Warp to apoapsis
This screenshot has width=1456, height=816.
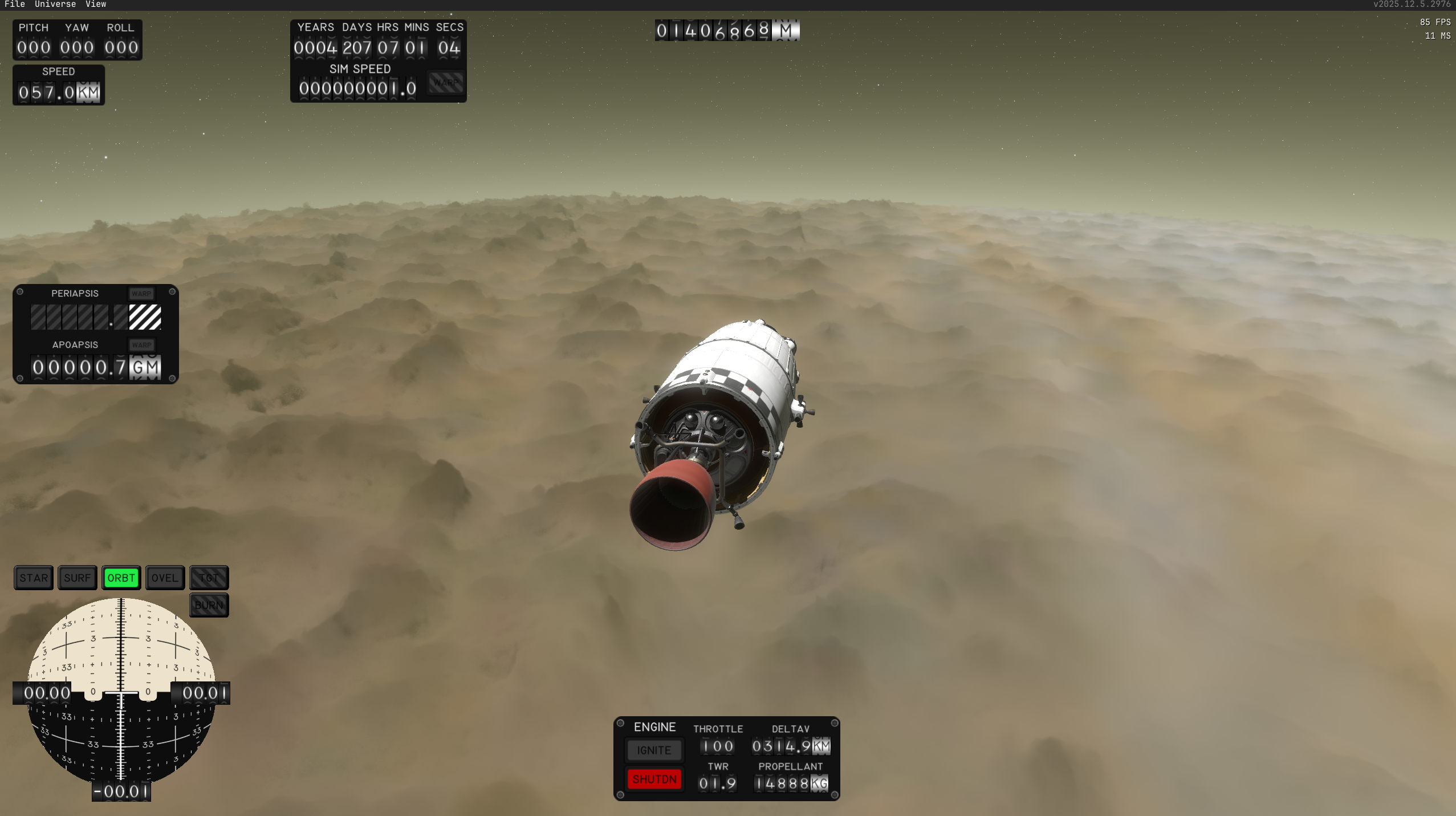click(141, 345)
